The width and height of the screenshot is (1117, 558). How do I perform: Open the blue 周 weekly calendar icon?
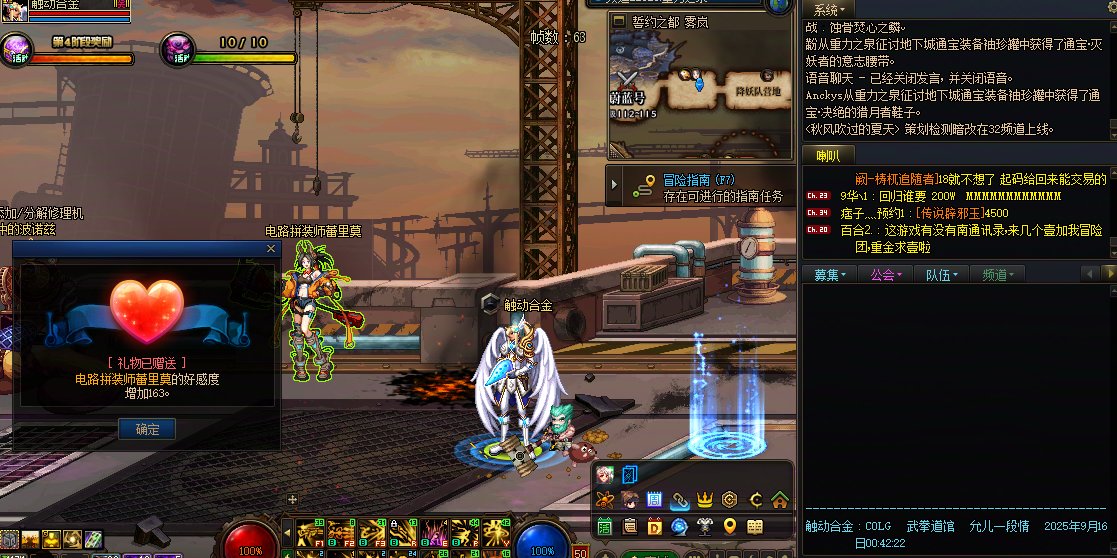pyautogui.click(x=654, y=500)
